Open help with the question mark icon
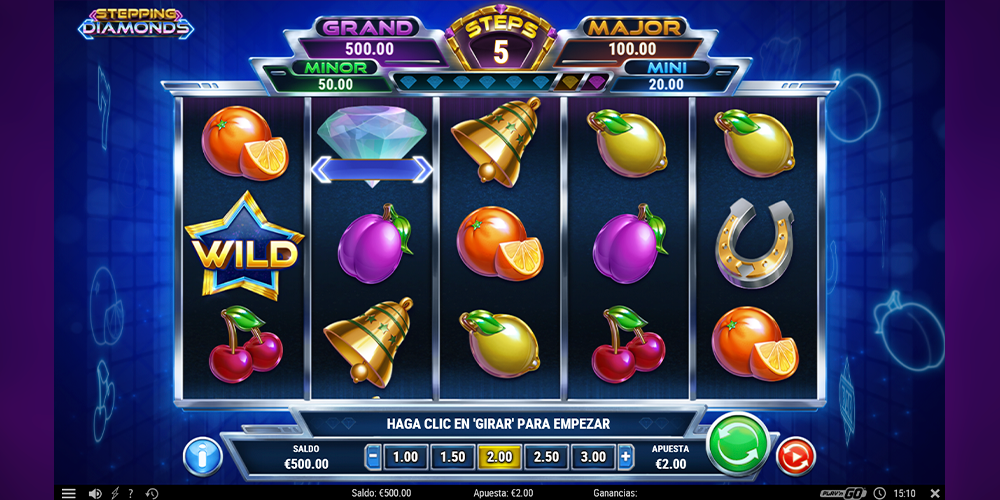 coord(130,493)
